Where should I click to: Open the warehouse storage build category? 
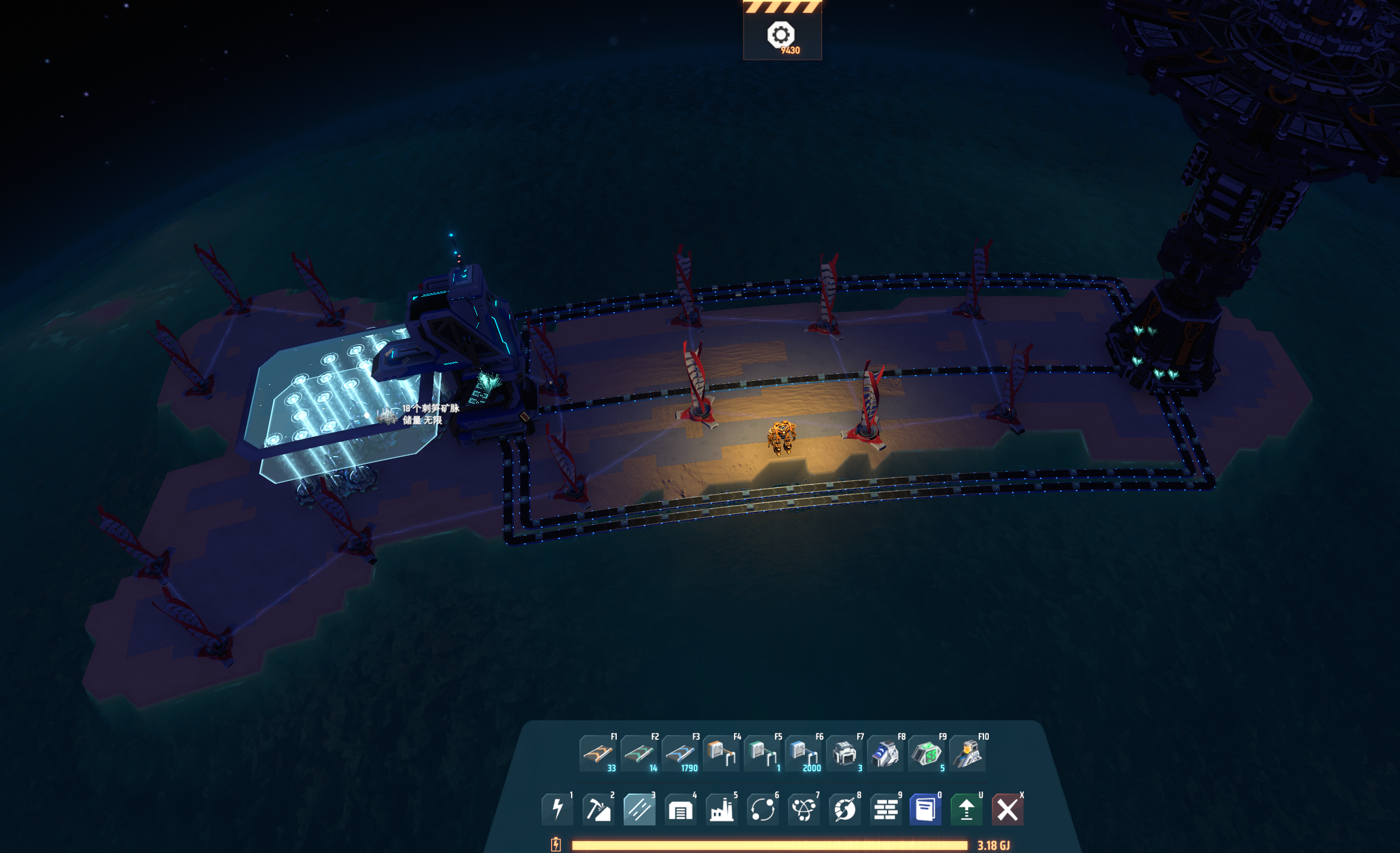pos(680,809)
